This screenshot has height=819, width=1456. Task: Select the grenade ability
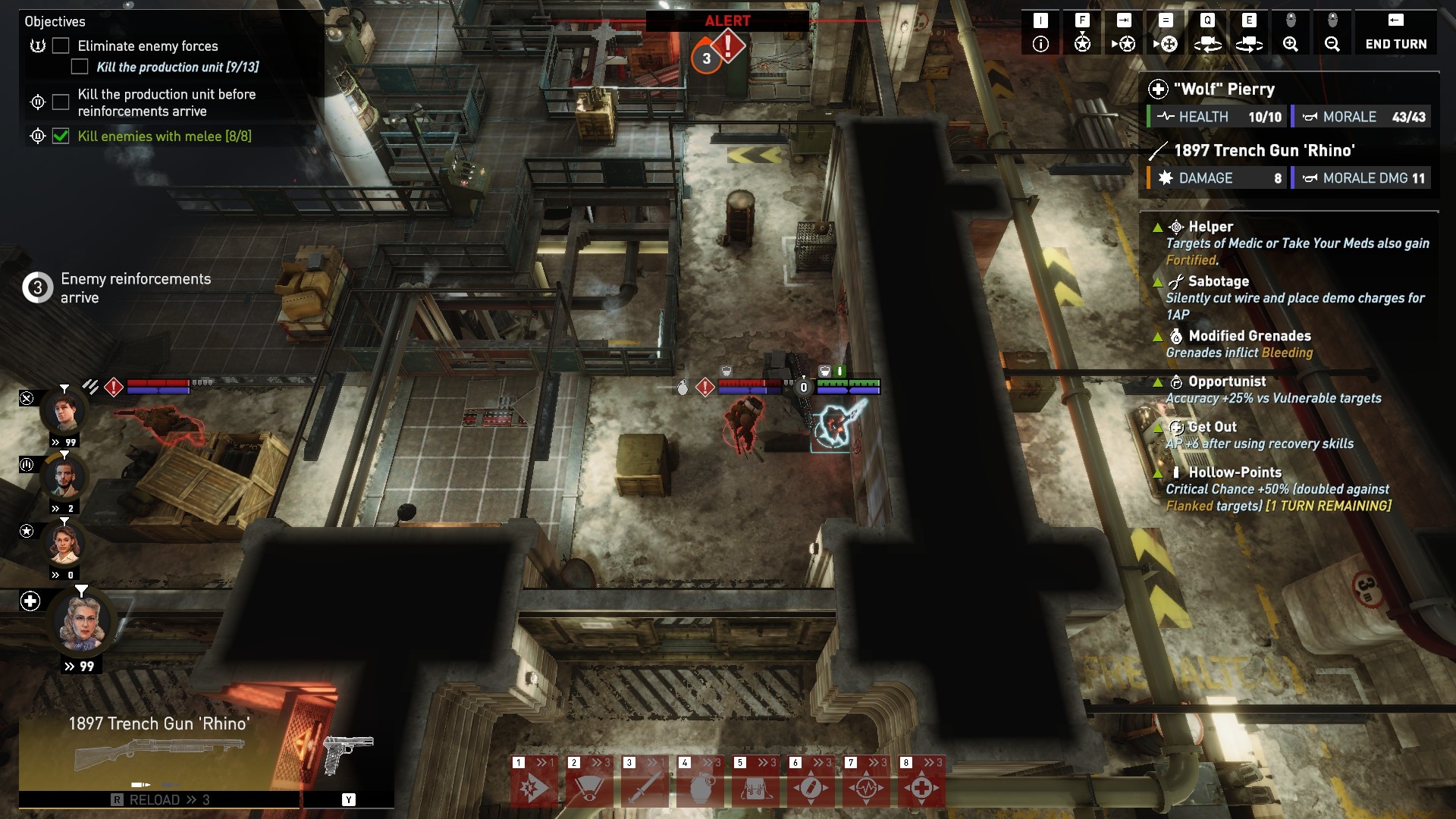700,787
